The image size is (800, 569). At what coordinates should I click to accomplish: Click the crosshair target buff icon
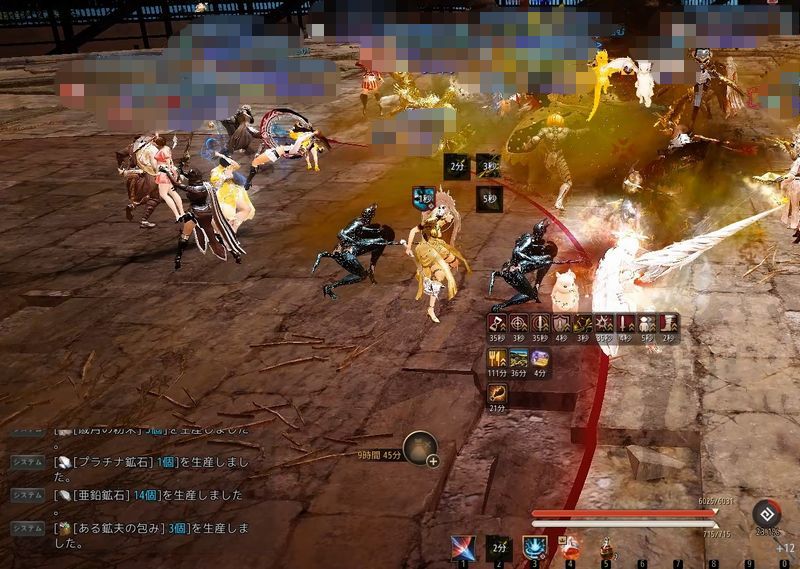tap(518, 324)
